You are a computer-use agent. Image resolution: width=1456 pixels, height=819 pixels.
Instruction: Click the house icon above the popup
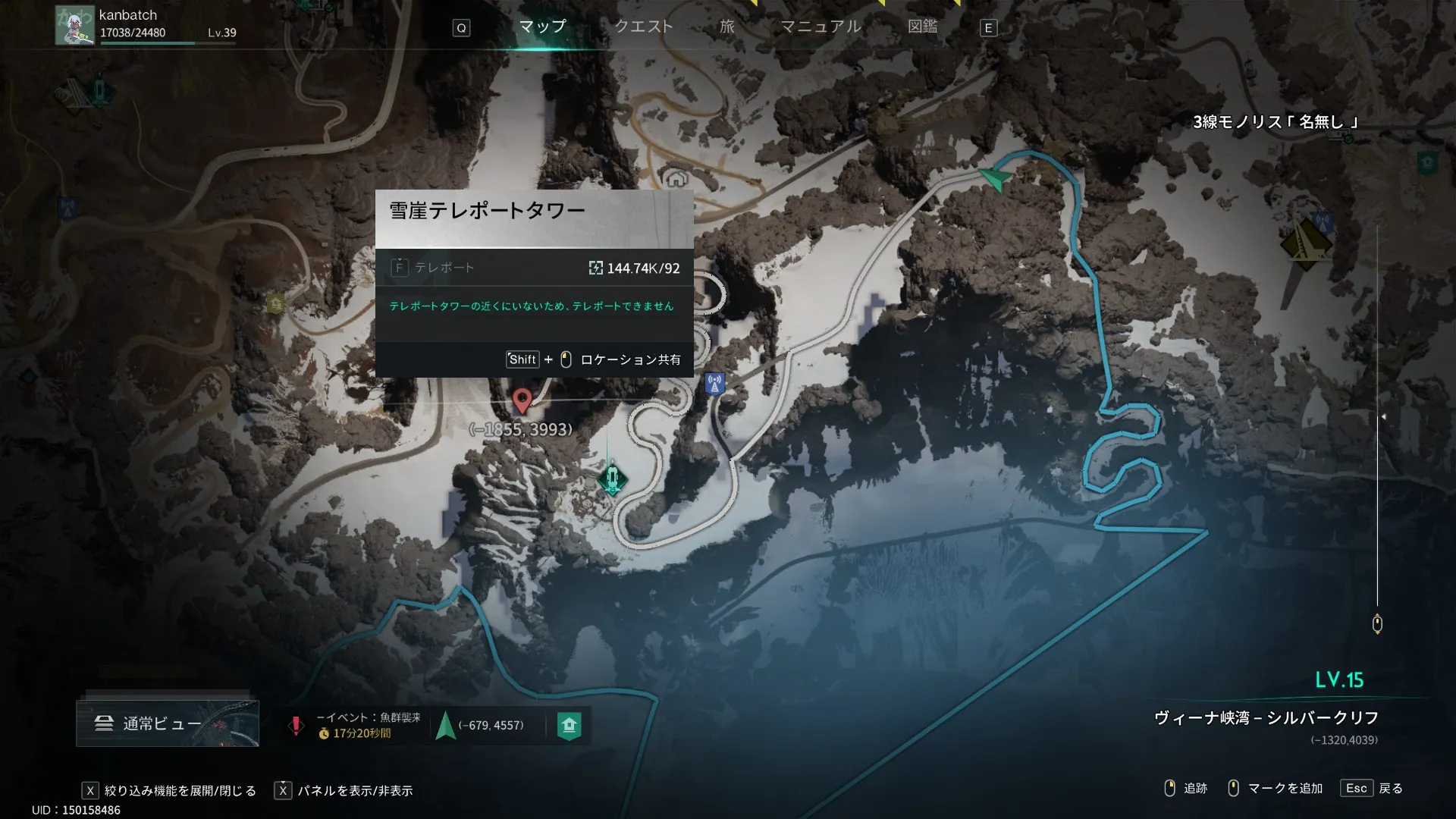click(x=676, y=179)
